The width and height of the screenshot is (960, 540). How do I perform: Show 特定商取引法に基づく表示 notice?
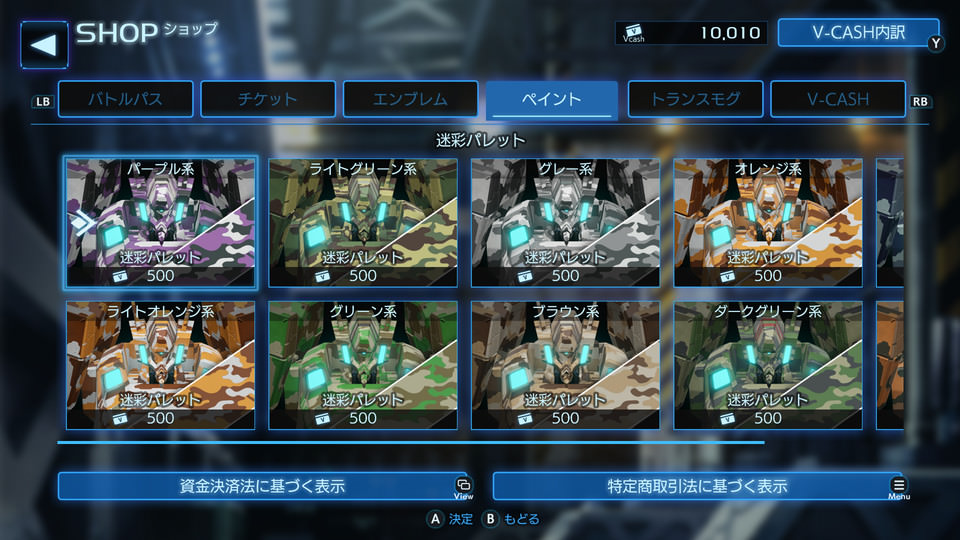[697, 486]
